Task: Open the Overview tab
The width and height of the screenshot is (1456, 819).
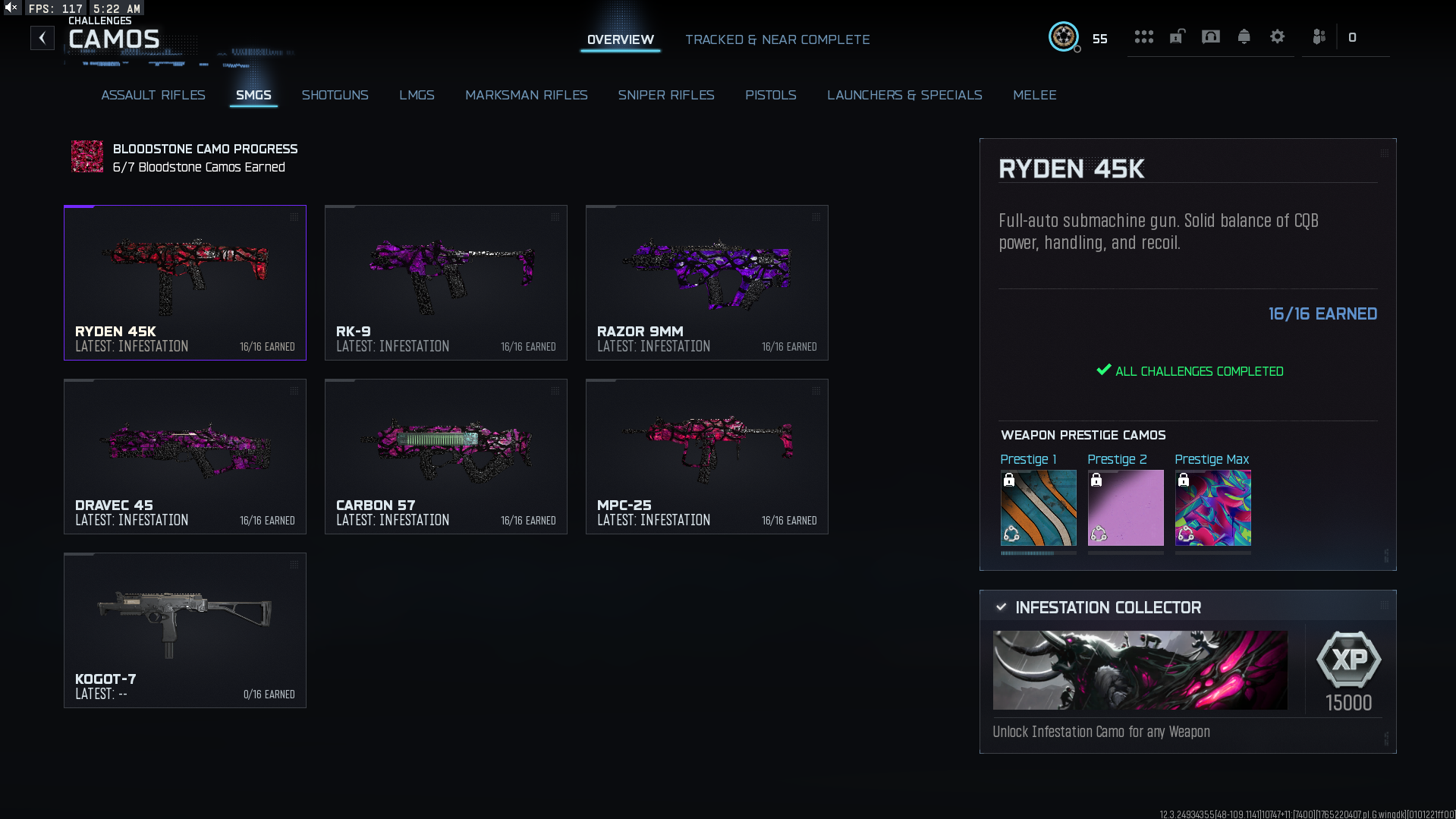Action: 620,39
